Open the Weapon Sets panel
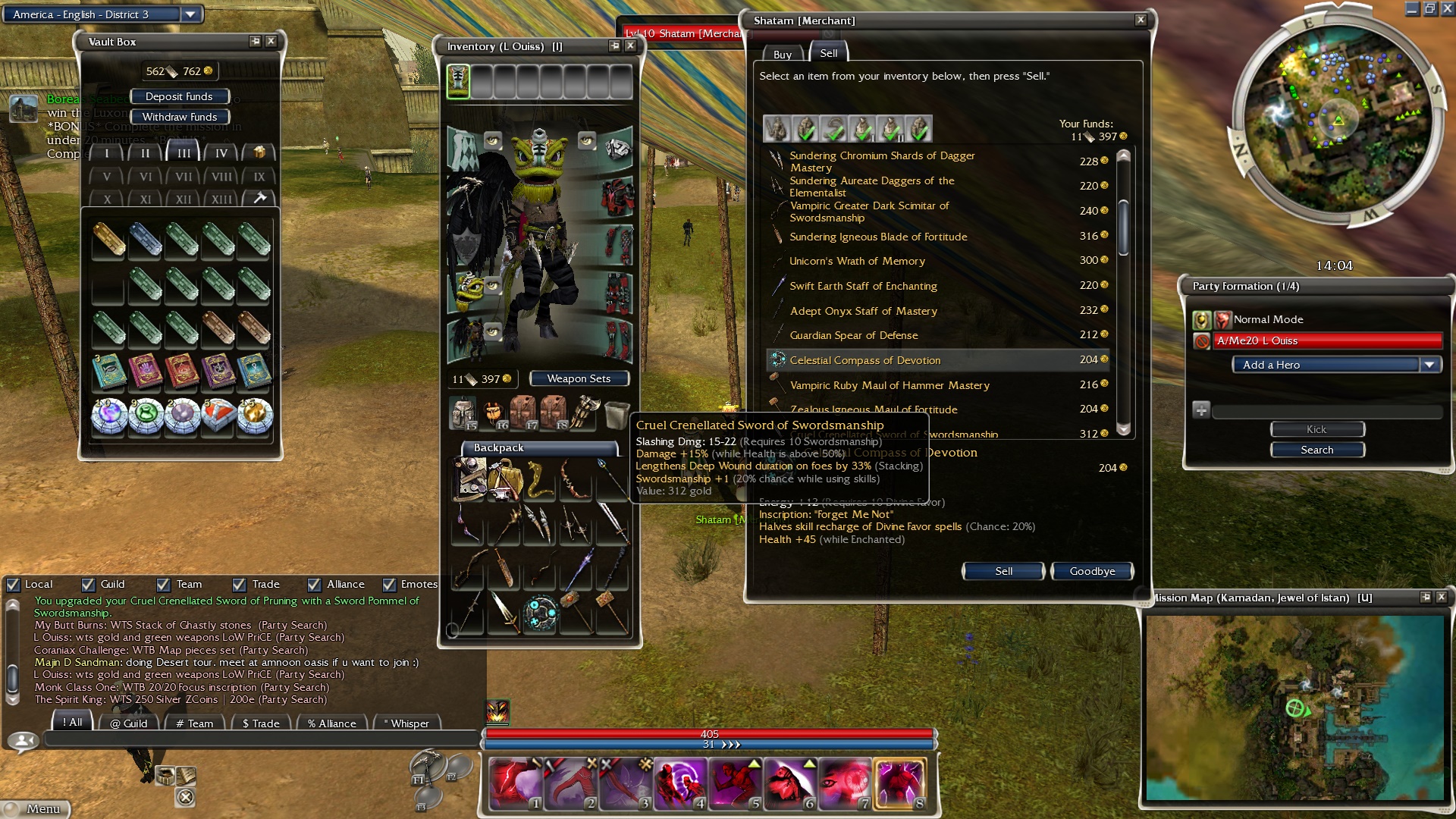This screenshot has width=1456, height=819. click(x=579, y=378)
